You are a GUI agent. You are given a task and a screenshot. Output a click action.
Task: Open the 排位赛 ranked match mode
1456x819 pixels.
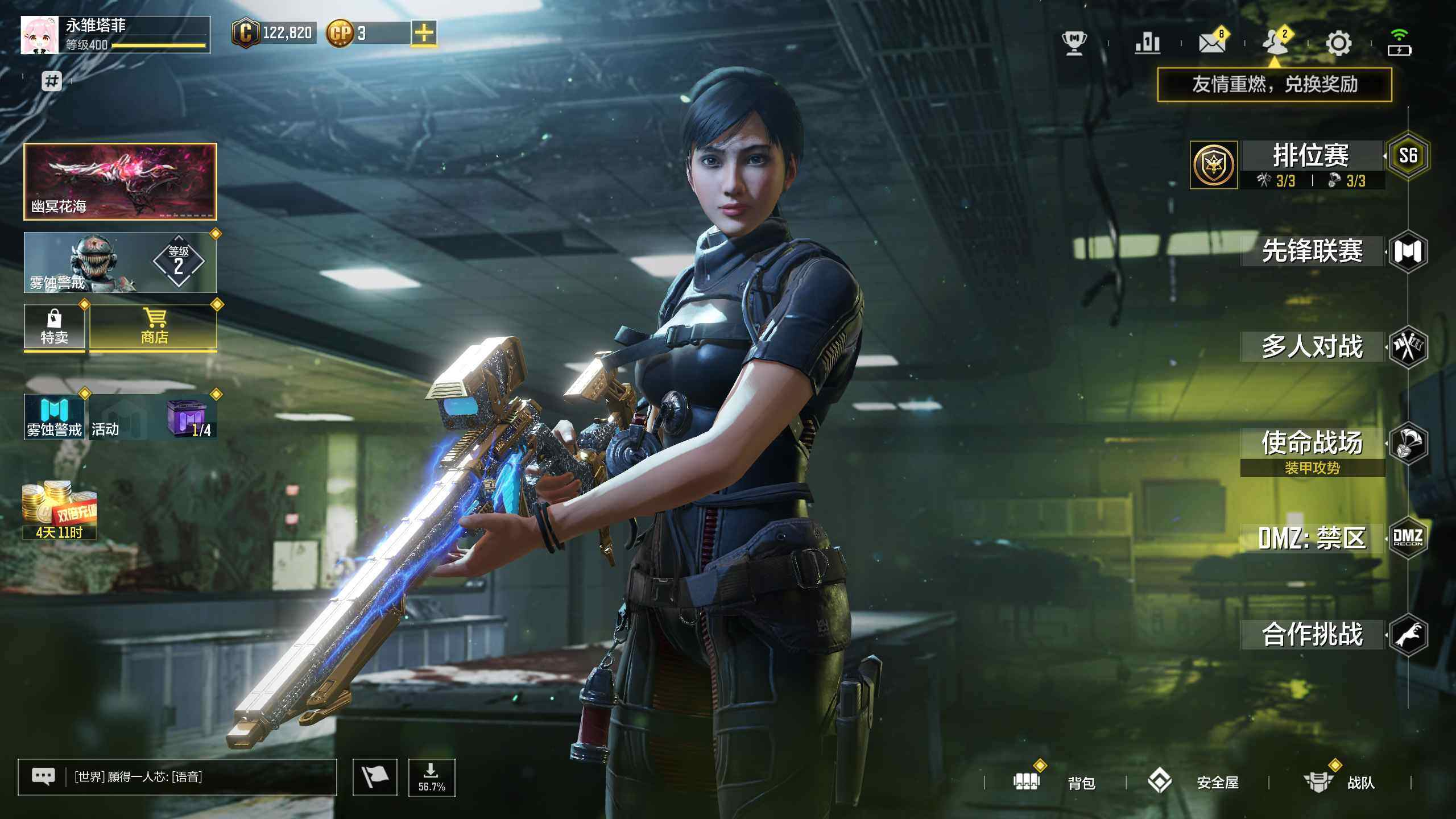click(x=1311, y=156)
